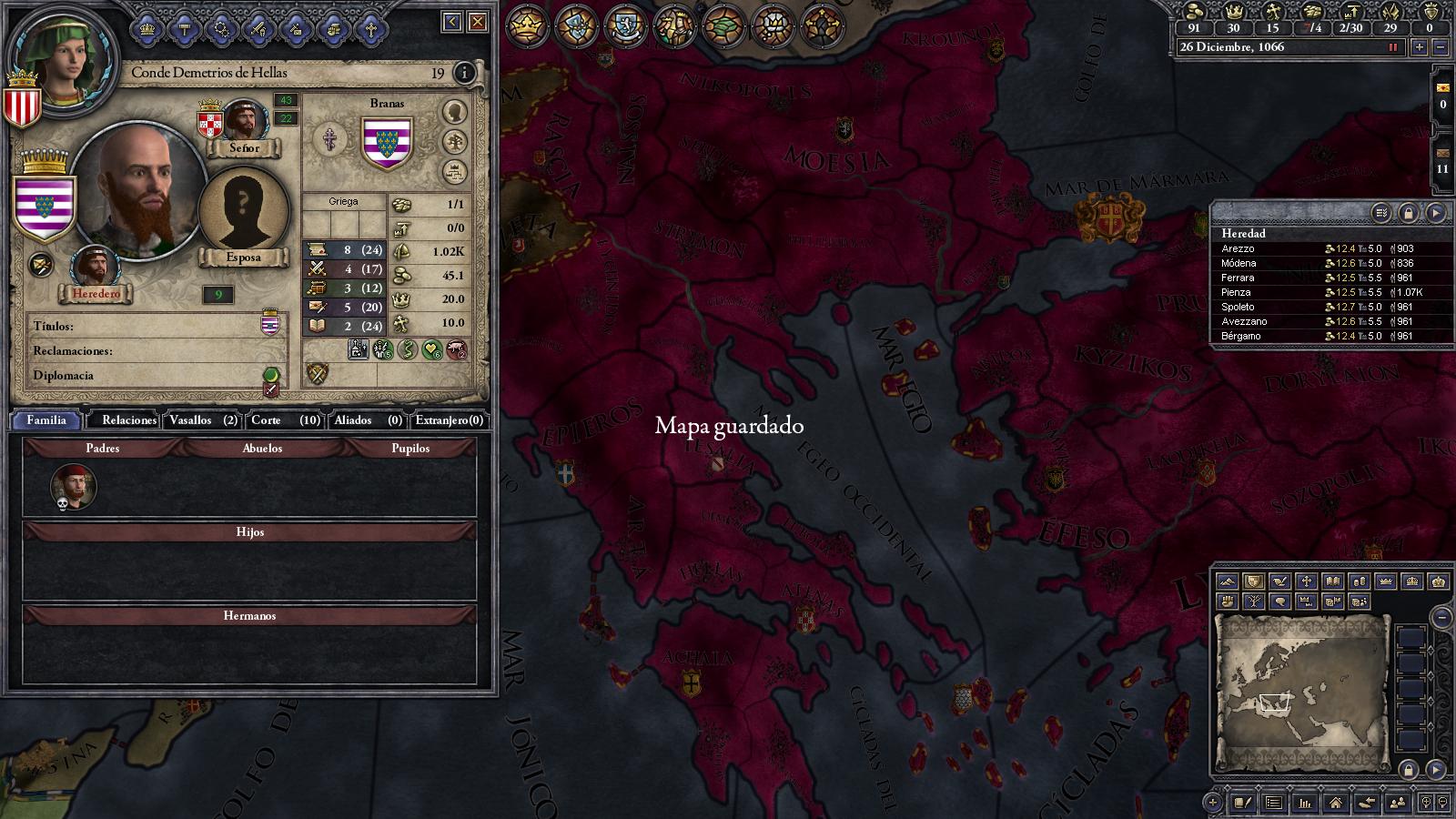Image resolution: width=1456 pixels, height=819 pixels.
Task: Select the Aliados tab
Action: pyautogui.click(x=368, y=420)
